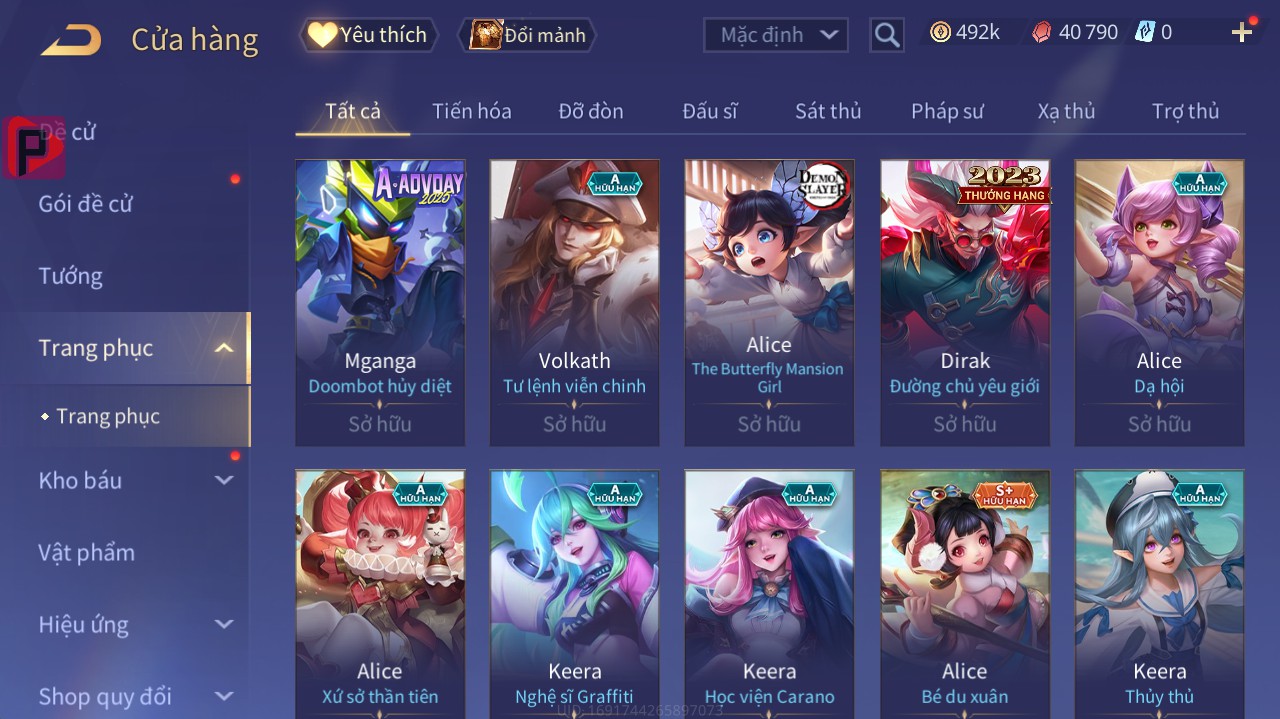This screenshot has width=1280, height=719.
Task: Click the magnifying glass search button
Action: 887,35
